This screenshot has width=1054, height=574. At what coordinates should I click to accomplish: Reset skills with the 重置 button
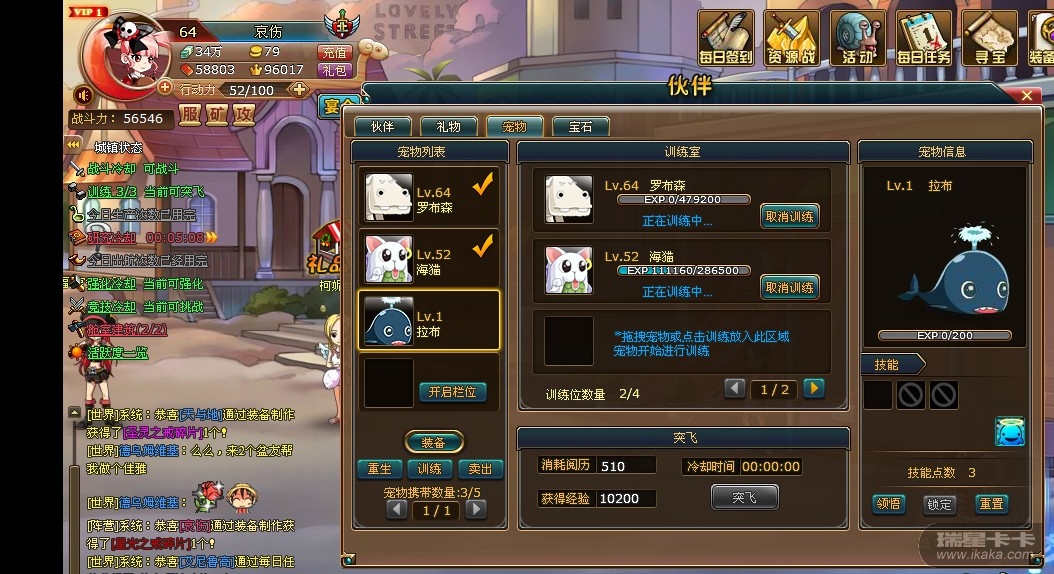point(990,504)
